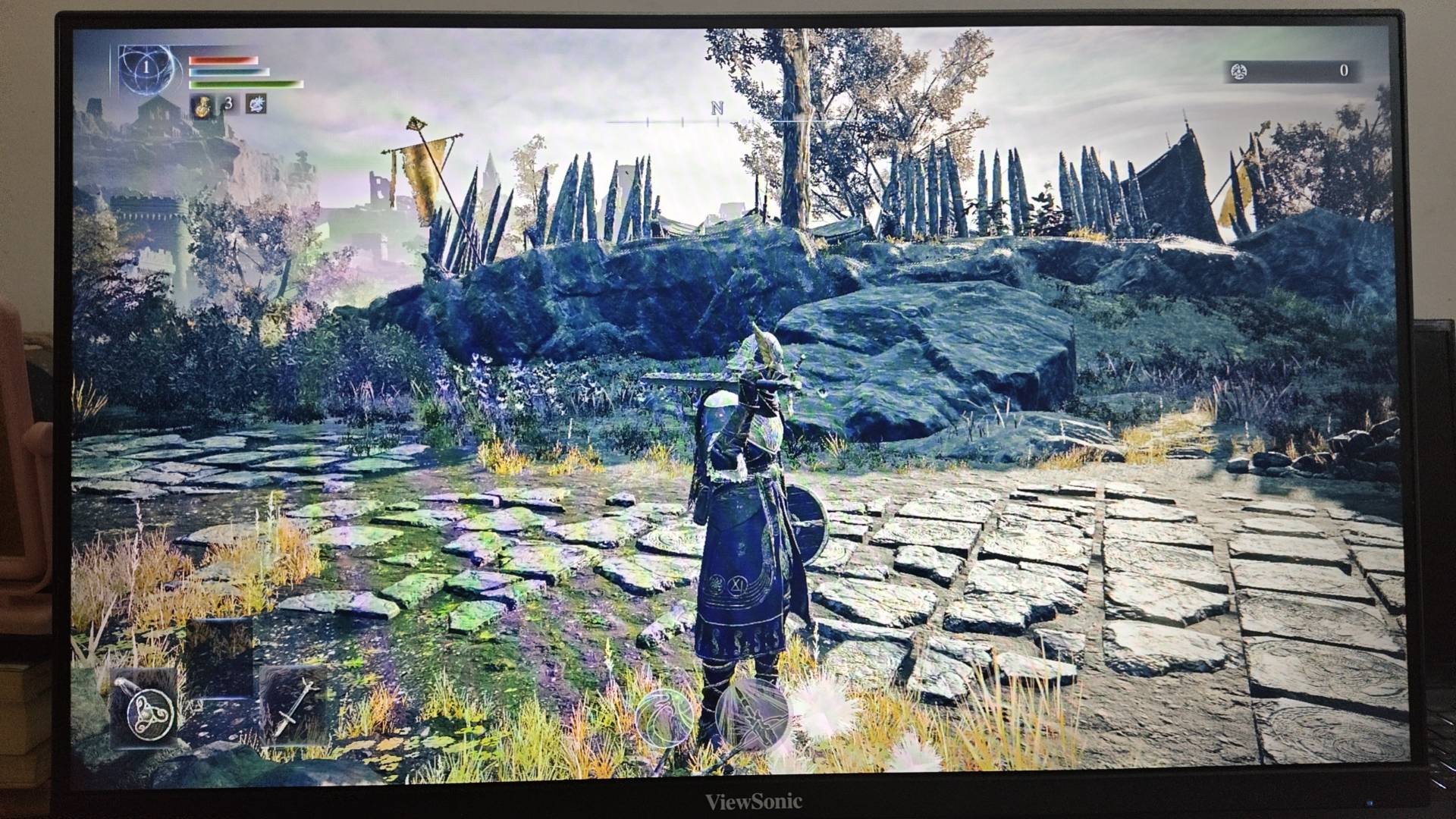Screen dimensions: 1456x819
Task: Click the golden flask item icon
Action: coord(202,105)
